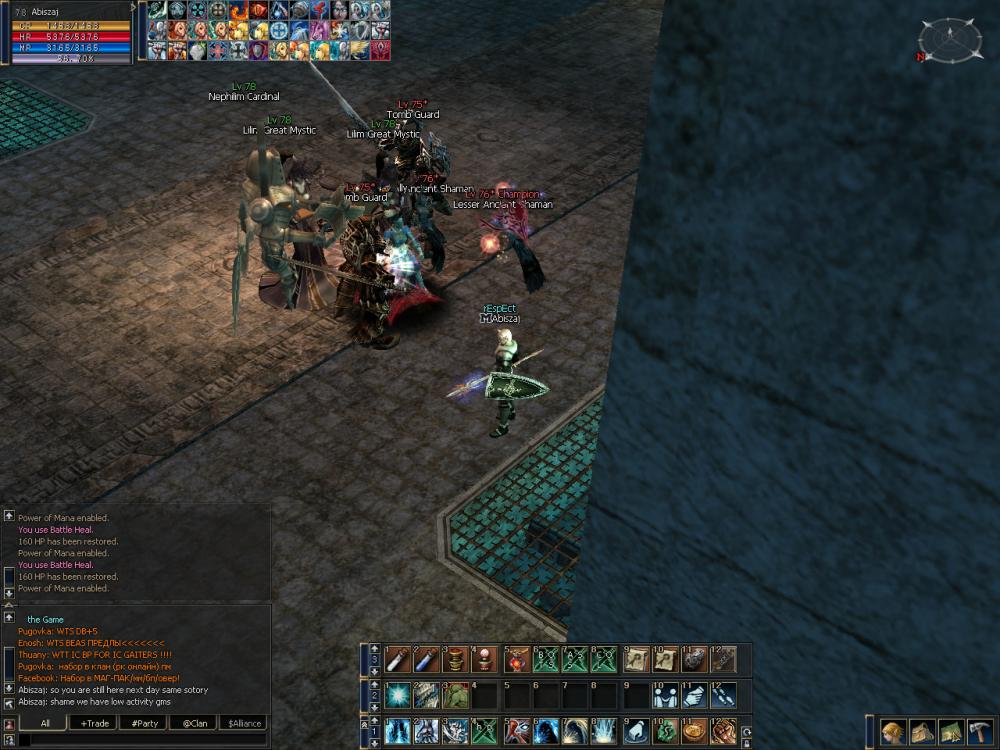Open the inventory bag icon
Screen dimensions: 1000x750
tap(922, 731)
